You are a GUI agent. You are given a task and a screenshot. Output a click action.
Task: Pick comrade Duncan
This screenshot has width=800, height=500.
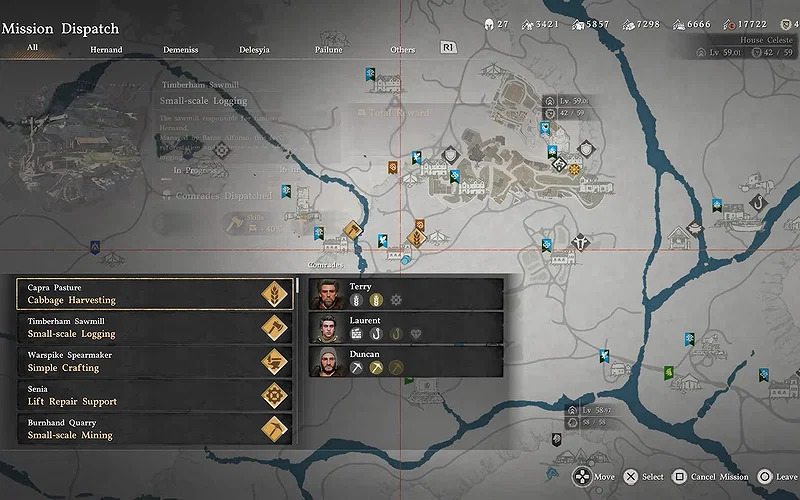[x=405, y=362]
